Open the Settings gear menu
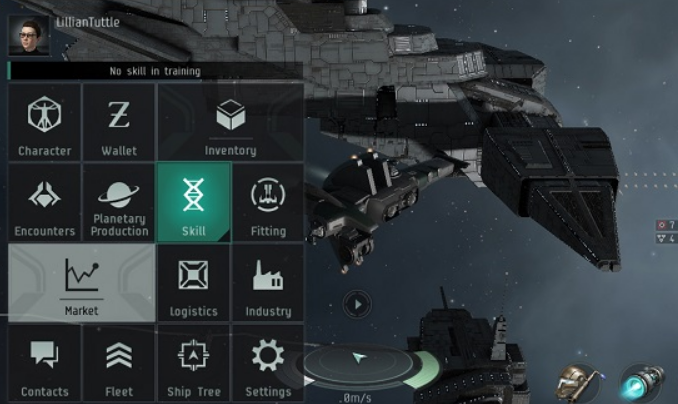The image size is (678, 404). tap(268, 363)
